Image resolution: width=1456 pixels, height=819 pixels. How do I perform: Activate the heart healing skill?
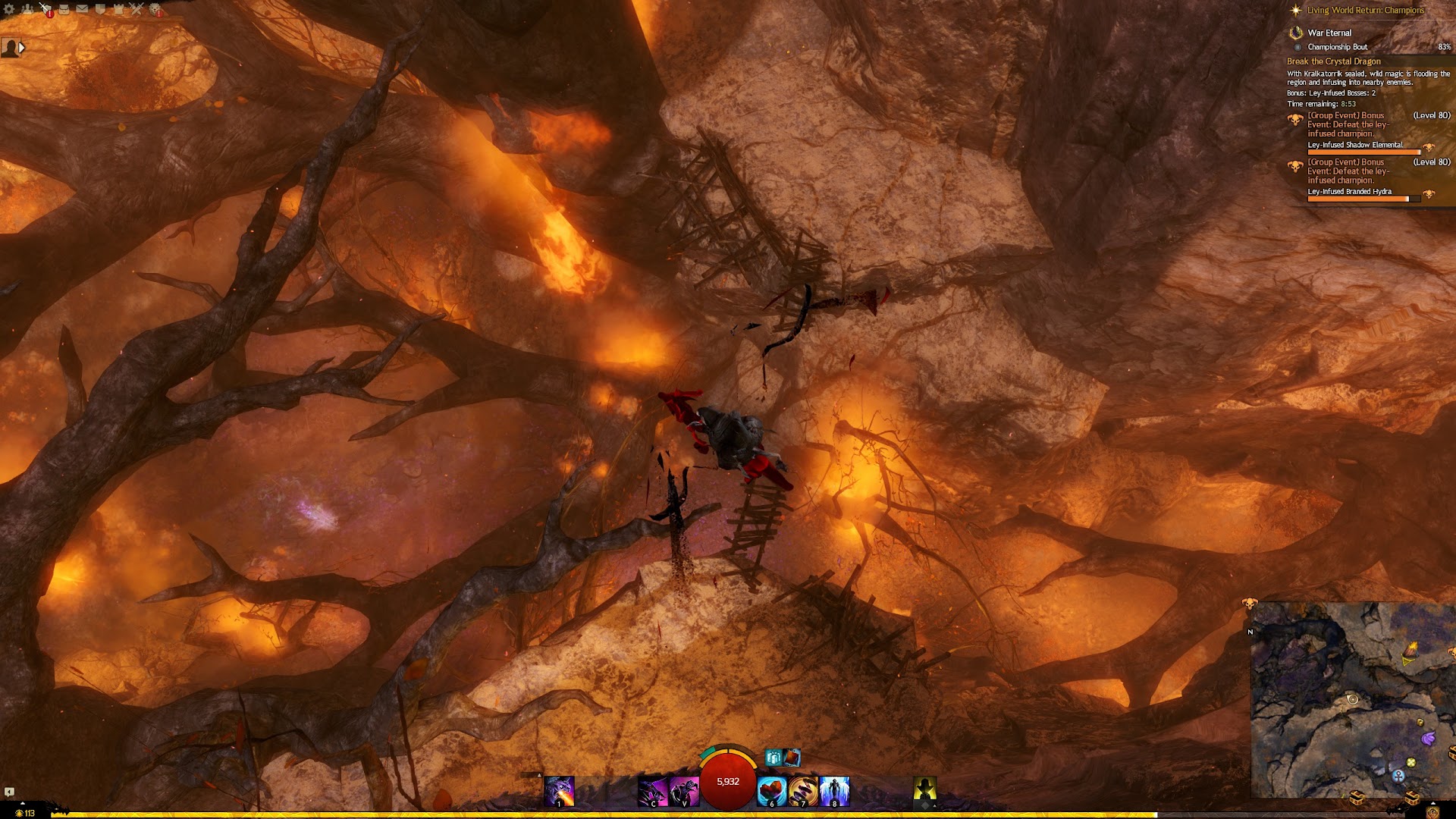pyautogui.click(x=772, y=791)
